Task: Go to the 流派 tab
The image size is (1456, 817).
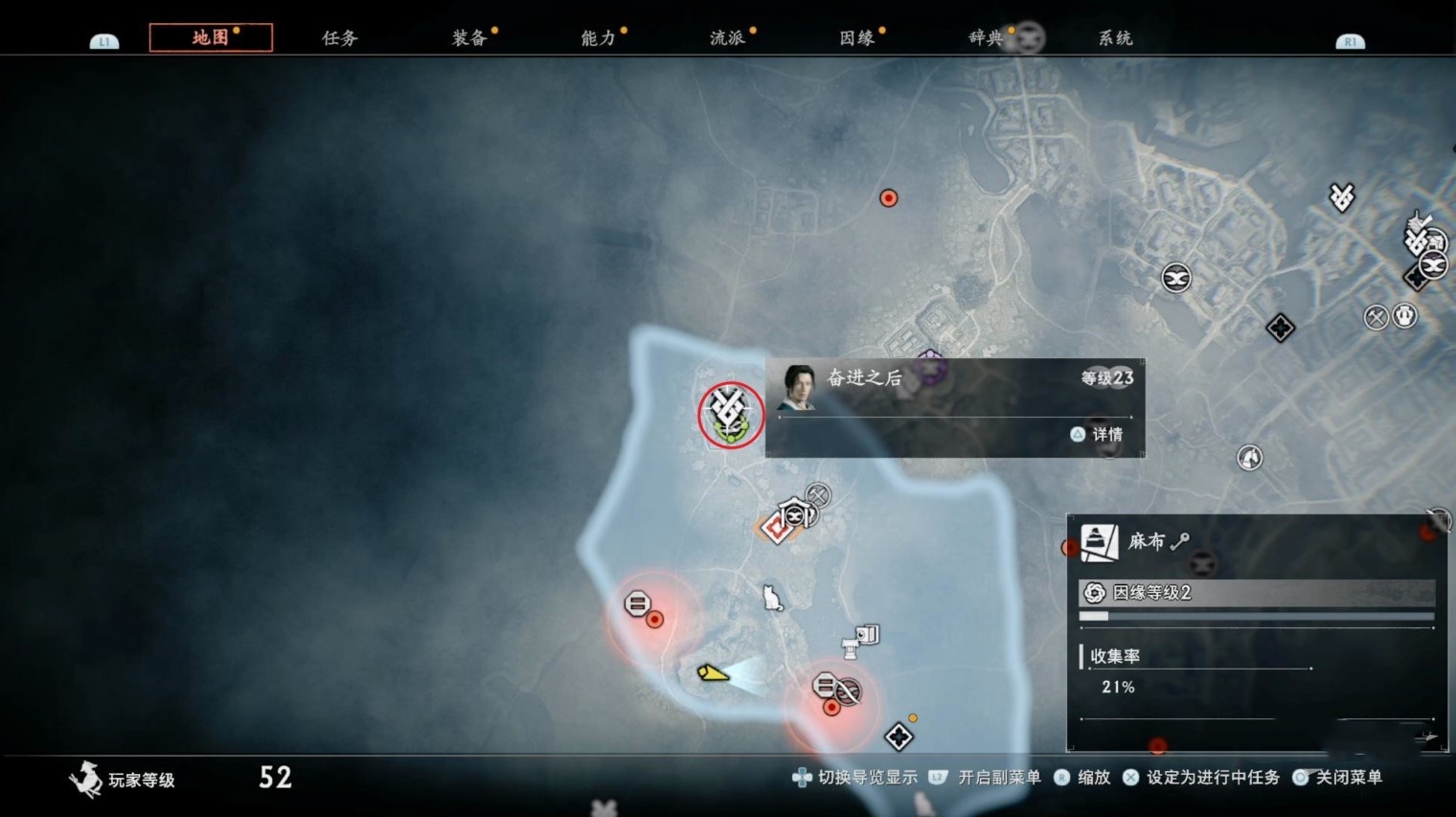Action: point(727,38)
